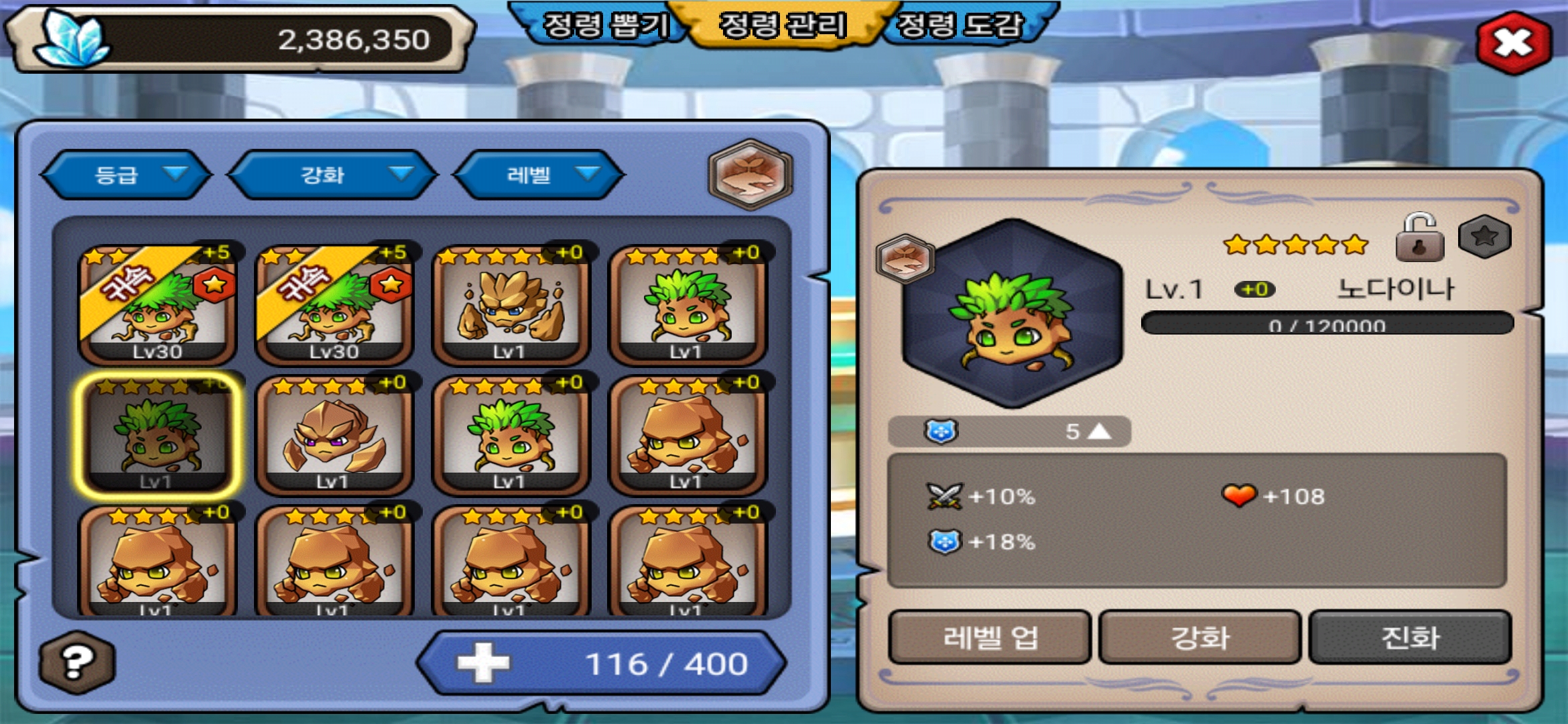The width and height of the screenshot is (1568, 724).
Task: Open the 등급 sort dropdown
Action: tap(126, 175)
